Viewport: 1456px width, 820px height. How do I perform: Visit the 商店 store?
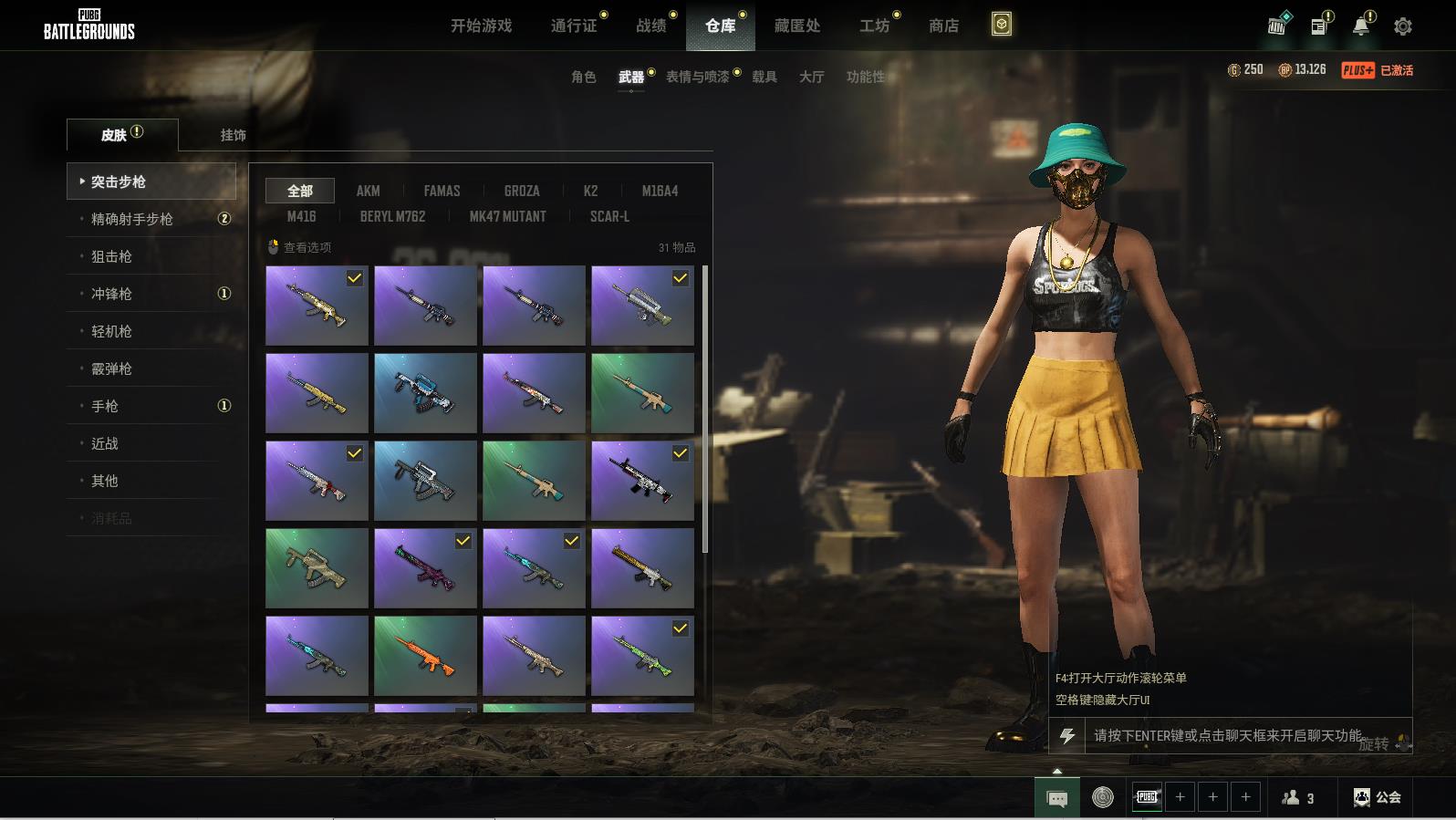(x=943, y=26)
